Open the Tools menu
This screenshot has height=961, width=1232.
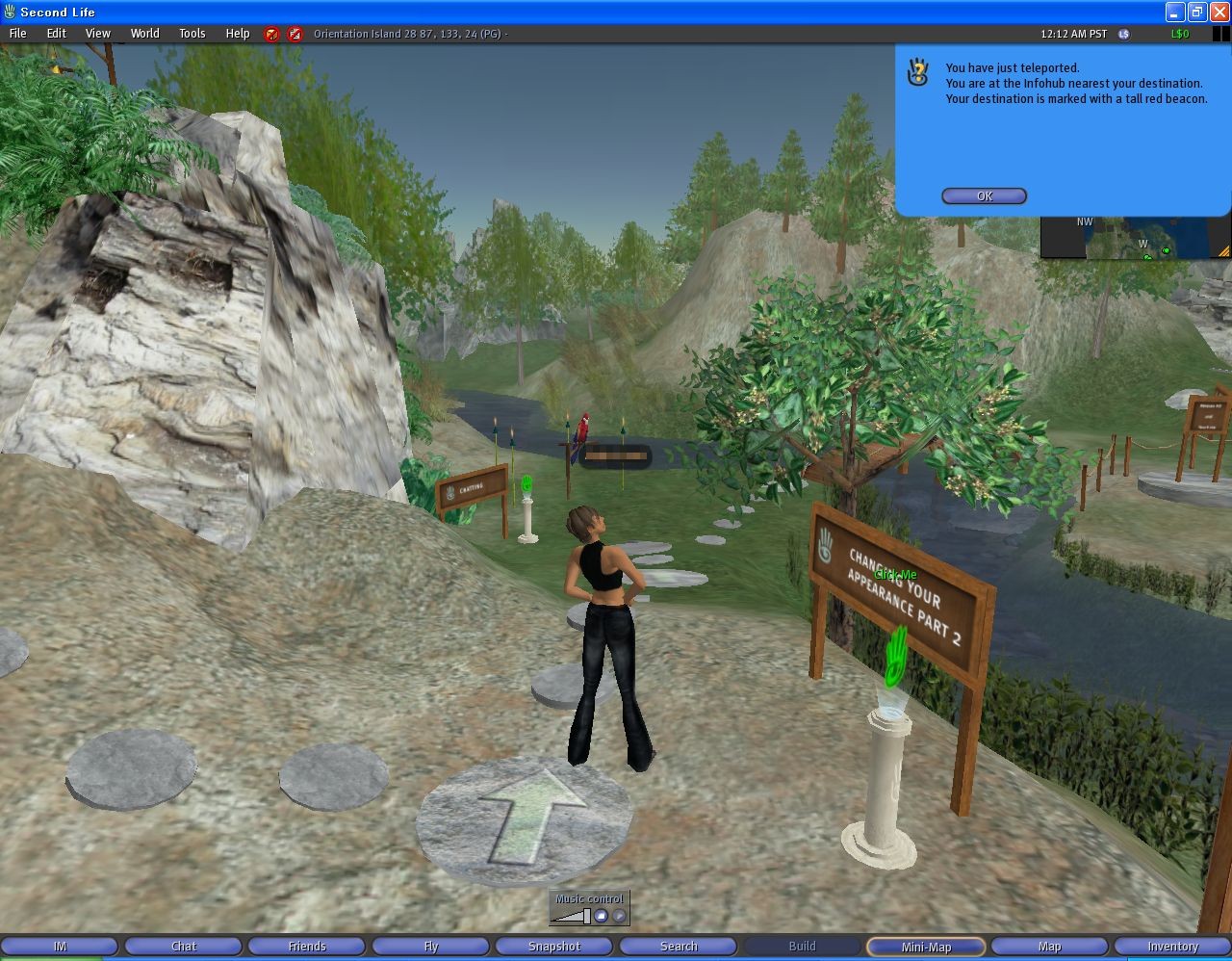click(192, 33)
